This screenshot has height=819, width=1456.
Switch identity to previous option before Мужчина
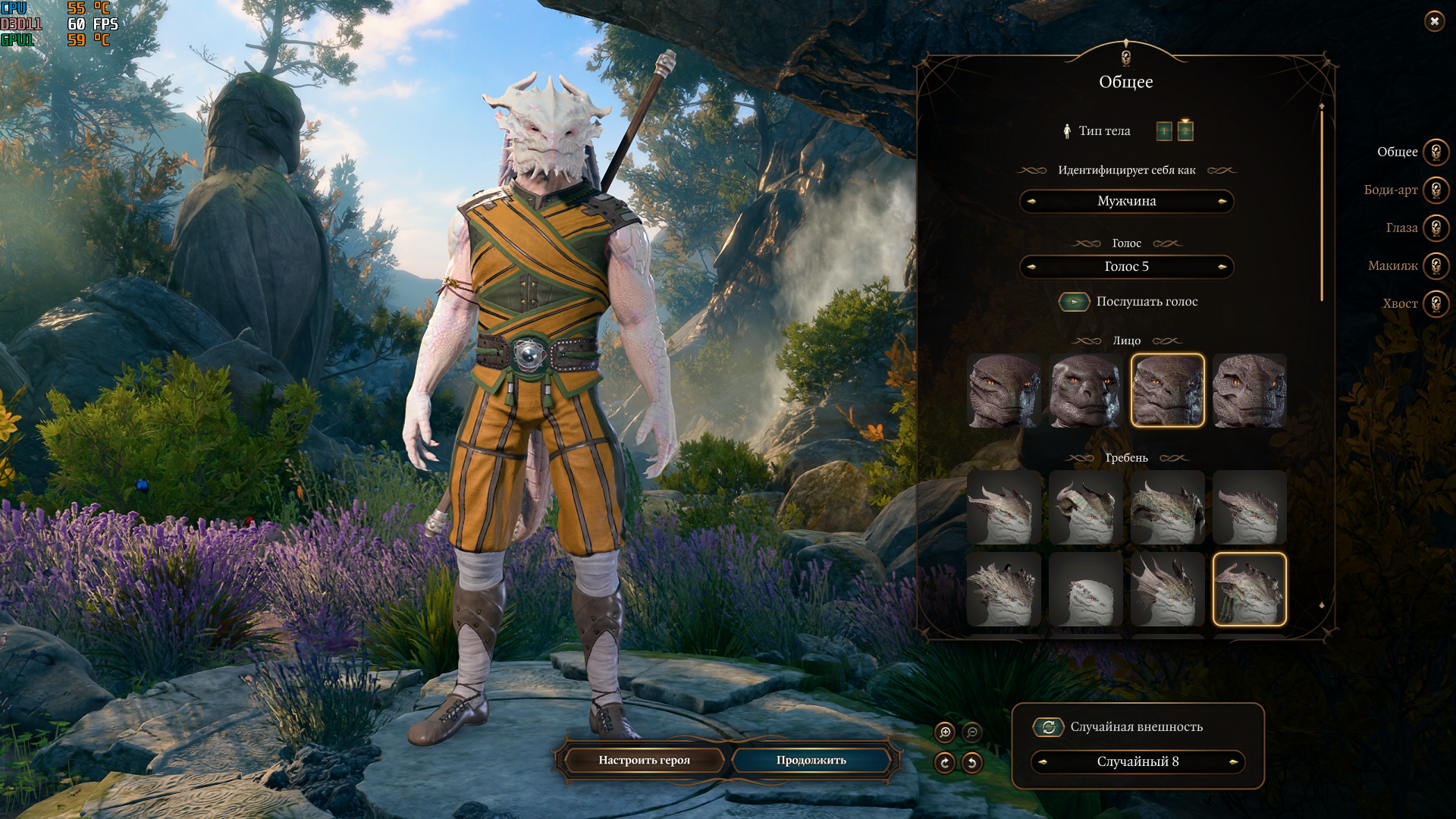pyautogui.click(x=1031, y=202)
